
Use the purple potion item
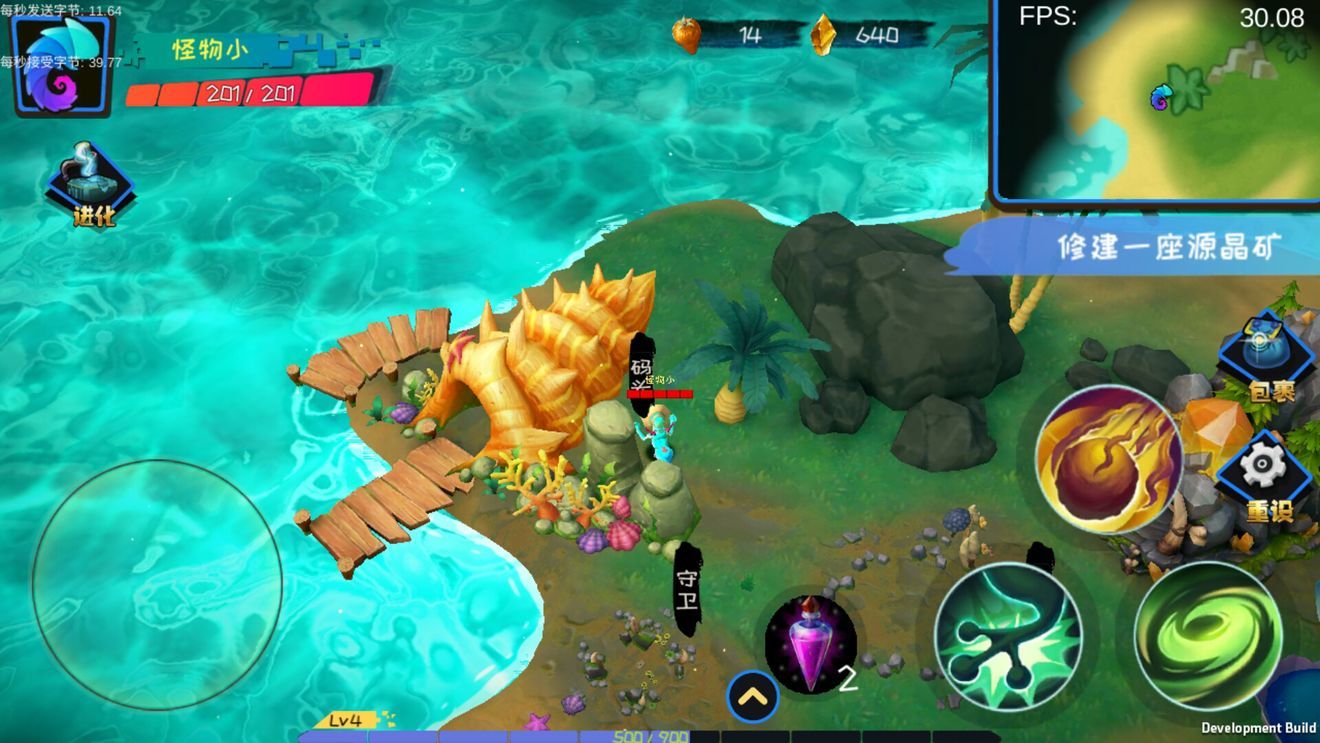[x=810, y=645]
